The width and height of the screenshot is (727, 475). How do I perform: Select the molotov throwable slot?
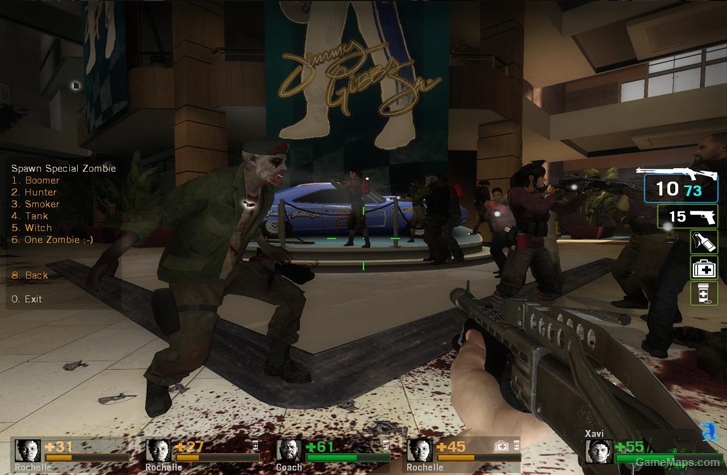pyautogui.click(x=704, y=242)
